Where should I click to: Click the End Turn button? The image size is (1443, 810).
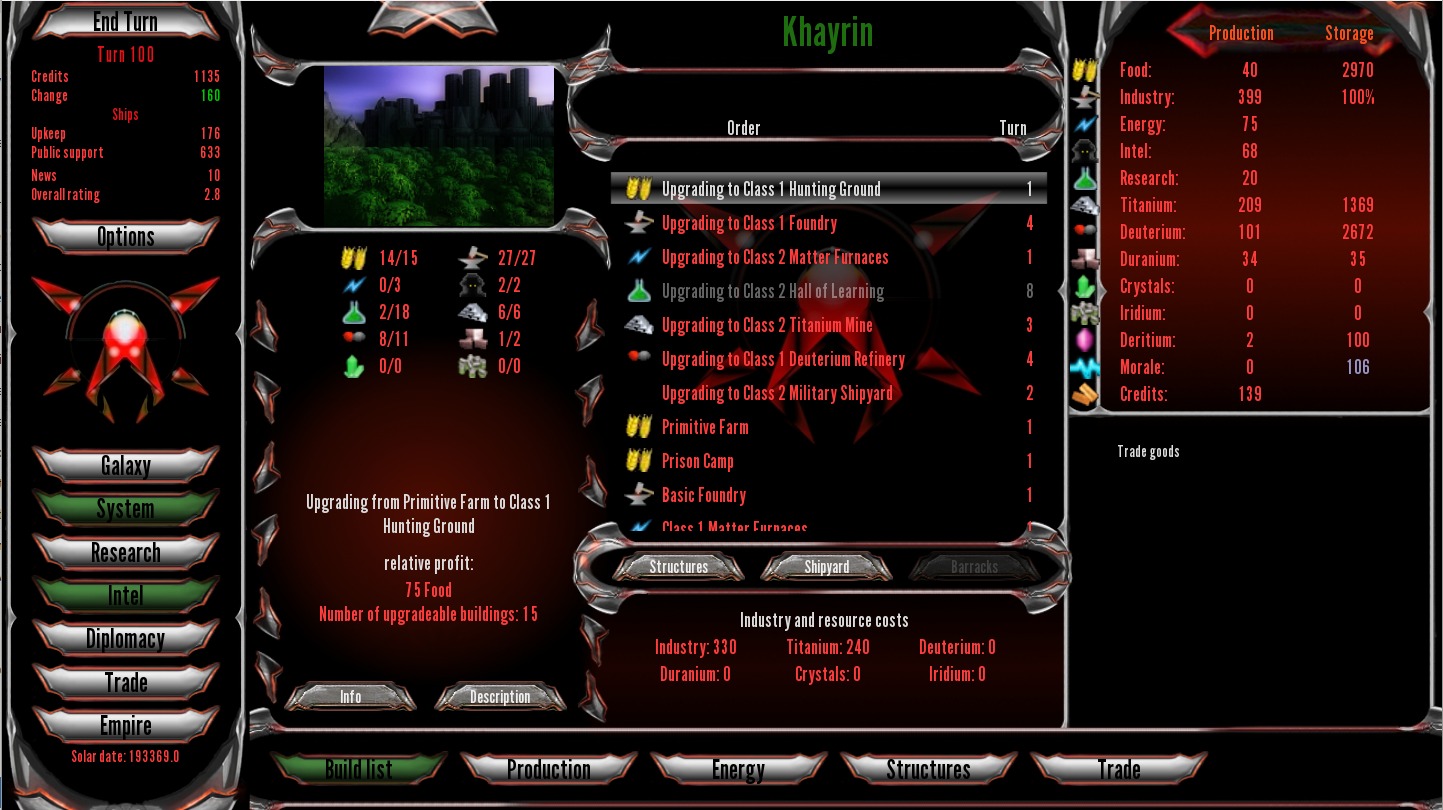pyautogui.click(x=125, y=22)
